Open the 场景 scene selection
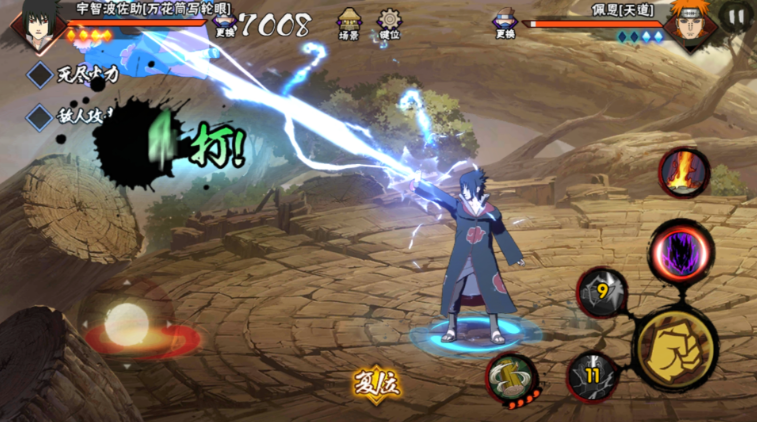Screen dimensions: 757x422 click(349, 23)
